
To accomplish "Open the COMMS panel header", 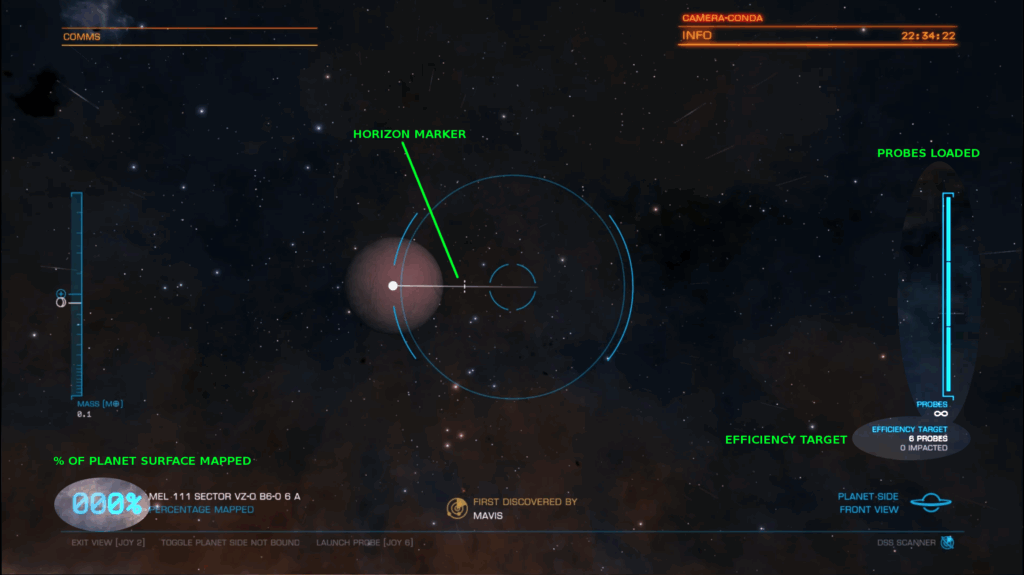I will coord(82,37).
